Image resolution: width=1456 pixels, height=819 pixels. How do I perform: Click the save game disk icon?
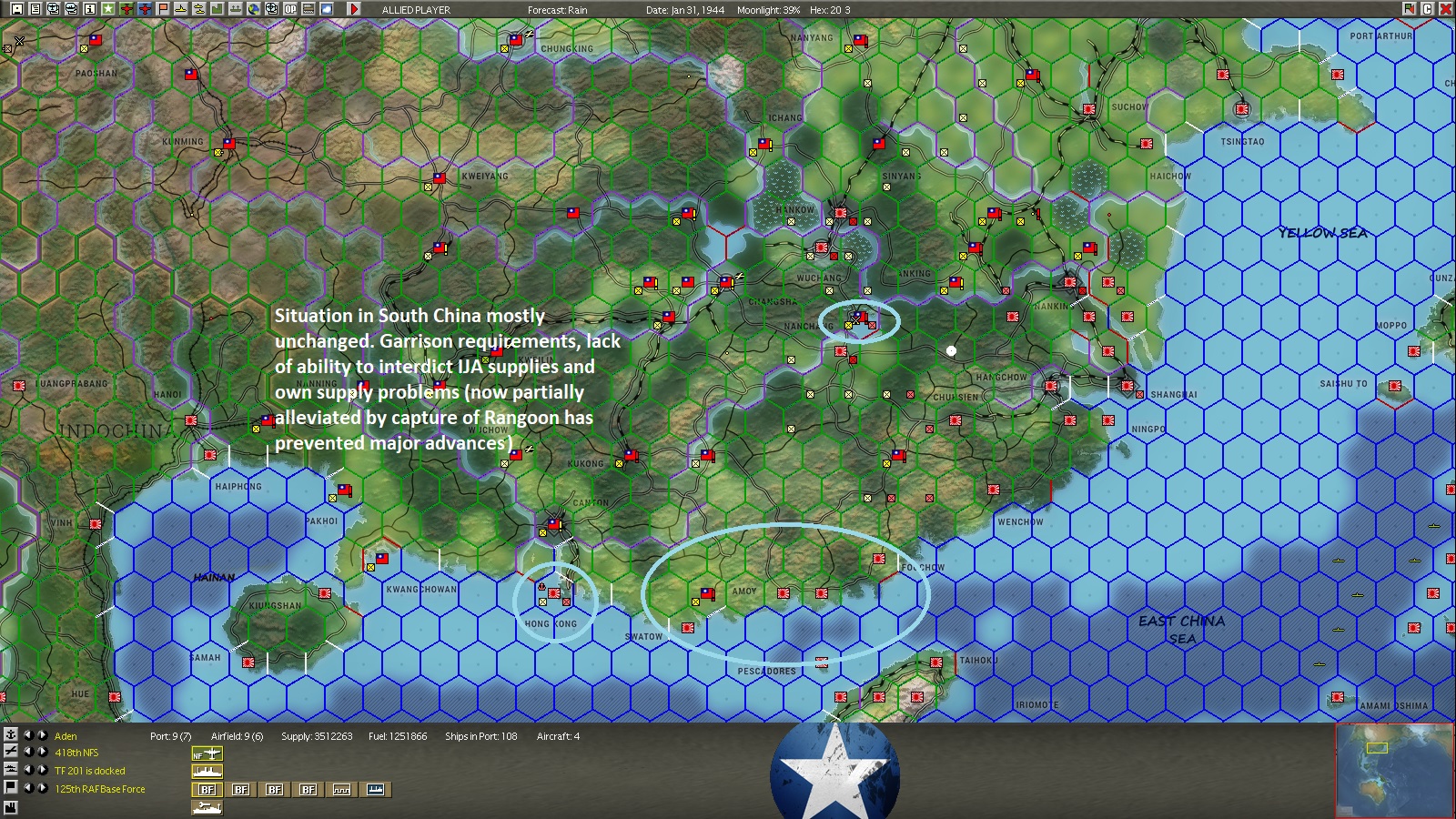[x=18, y=7]
